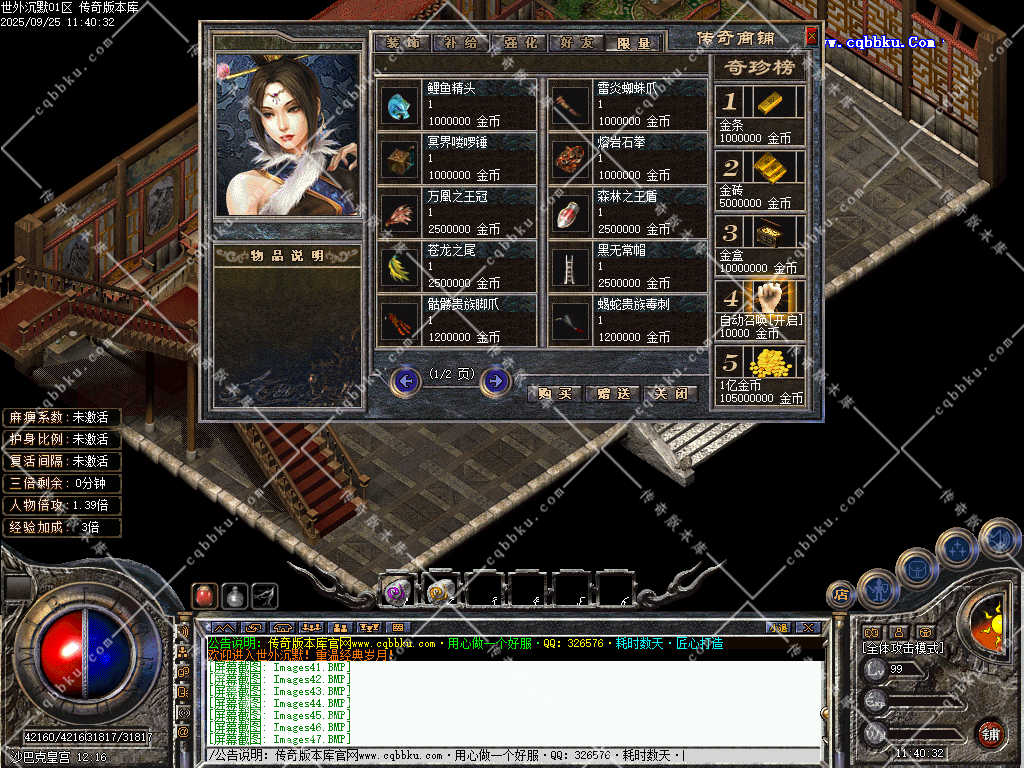Go to the next shop page
Viewport: 1024px width, 768px height.
495,381
